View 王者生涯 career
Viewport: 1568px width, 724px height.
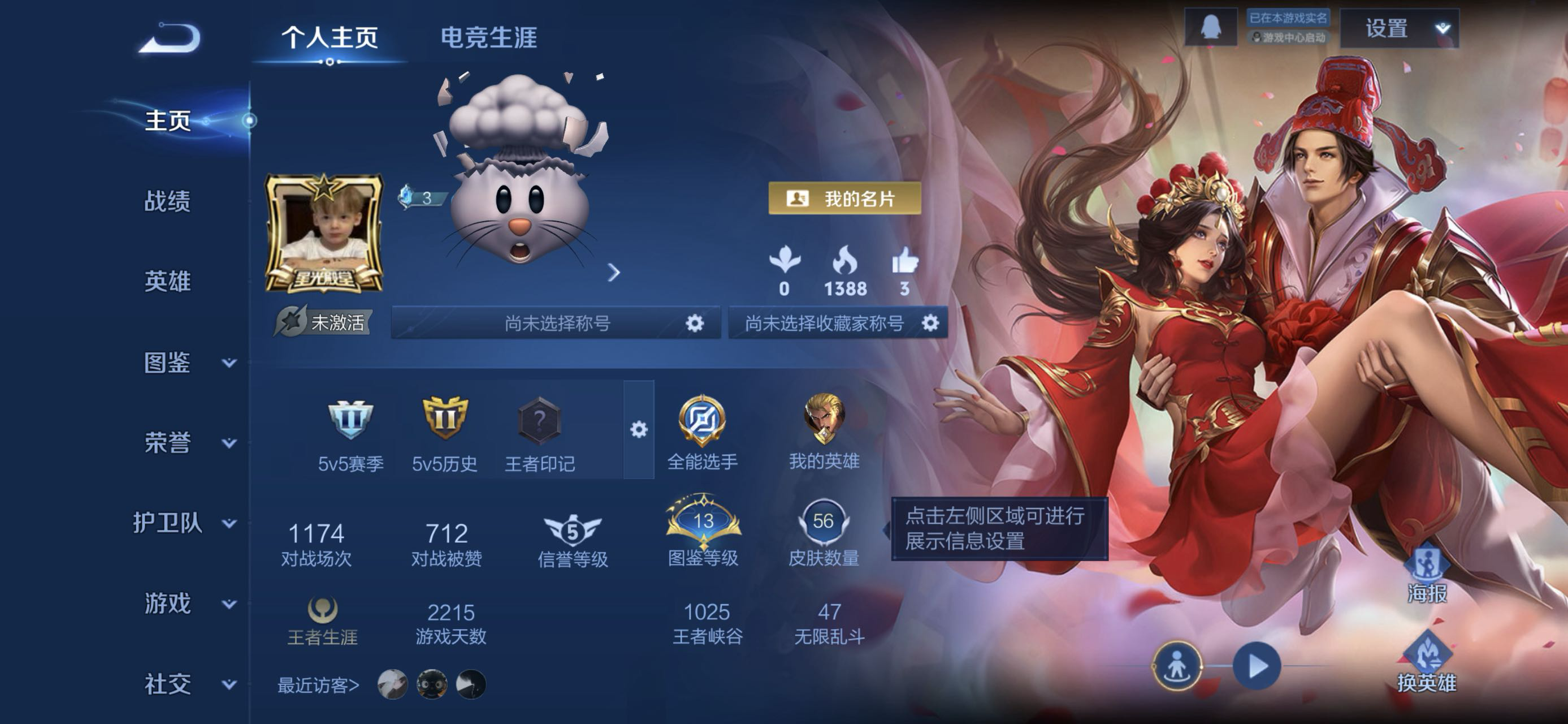[322, 620]
